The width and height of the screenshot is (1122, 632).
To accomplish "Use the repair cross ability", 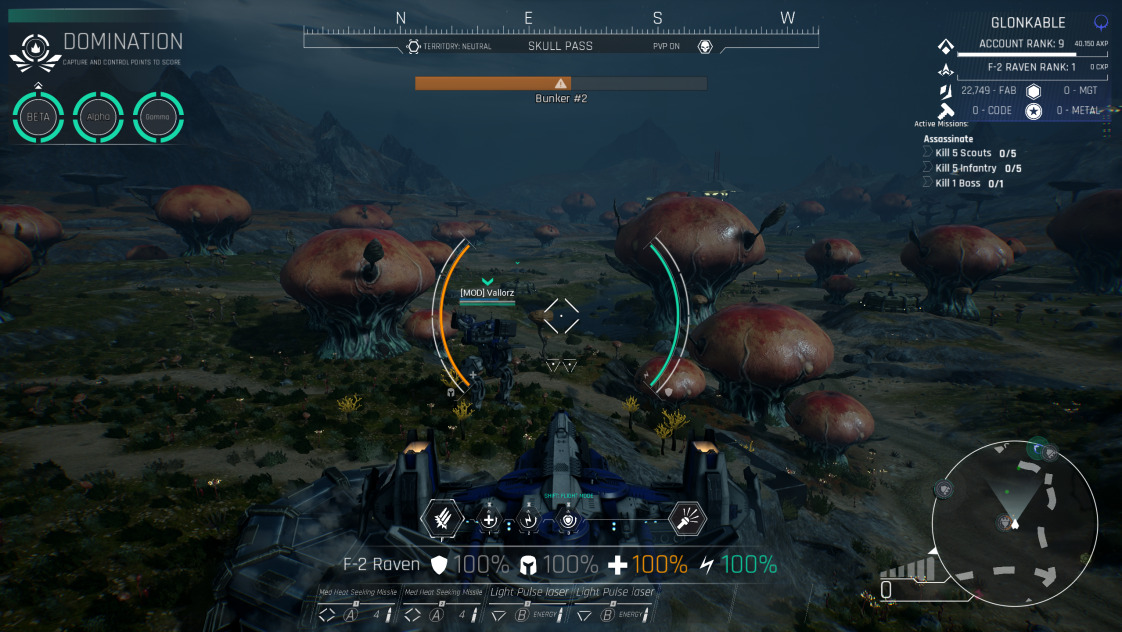I will pos(489,520).
